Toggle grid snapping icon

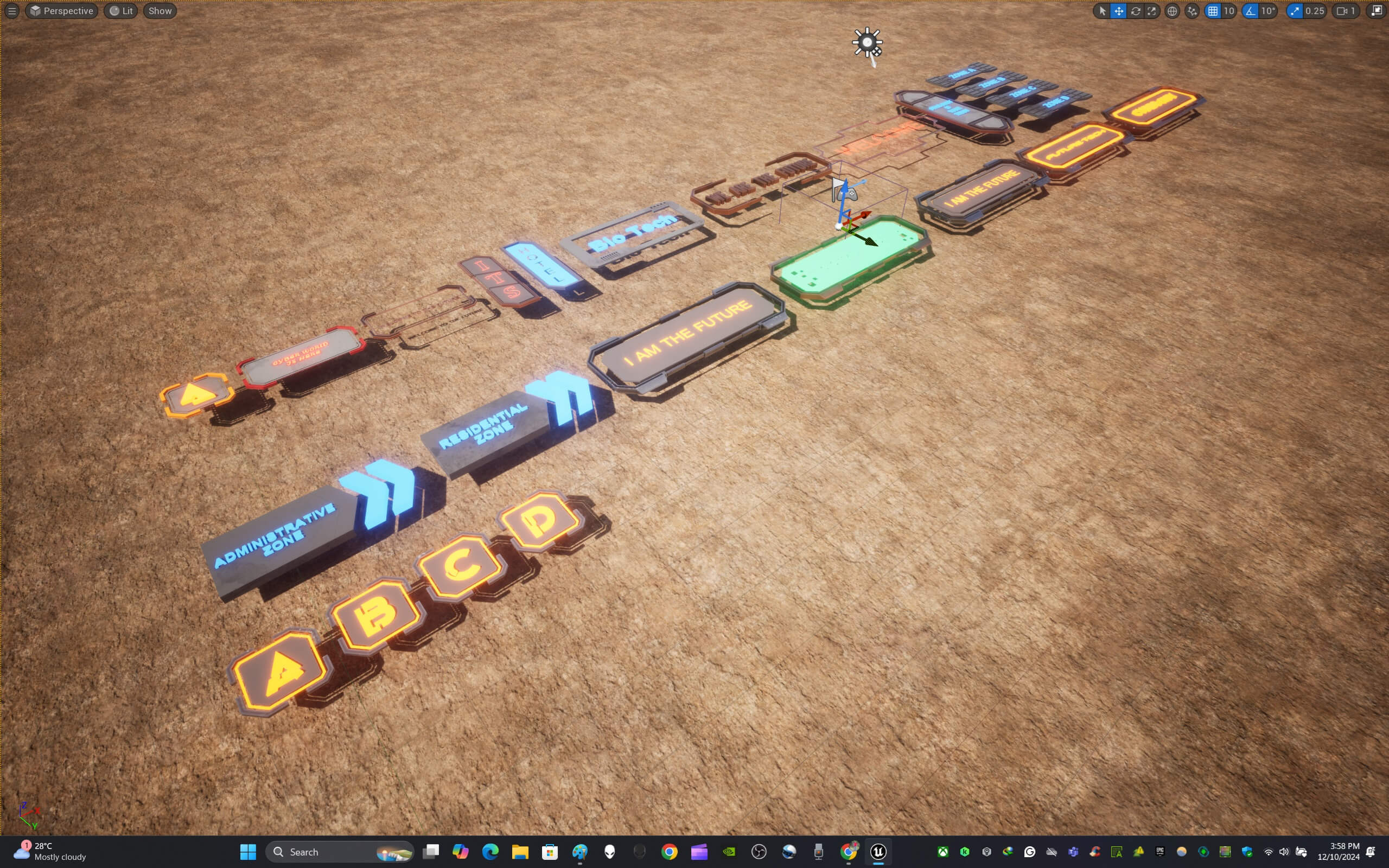click(1213, 11)
